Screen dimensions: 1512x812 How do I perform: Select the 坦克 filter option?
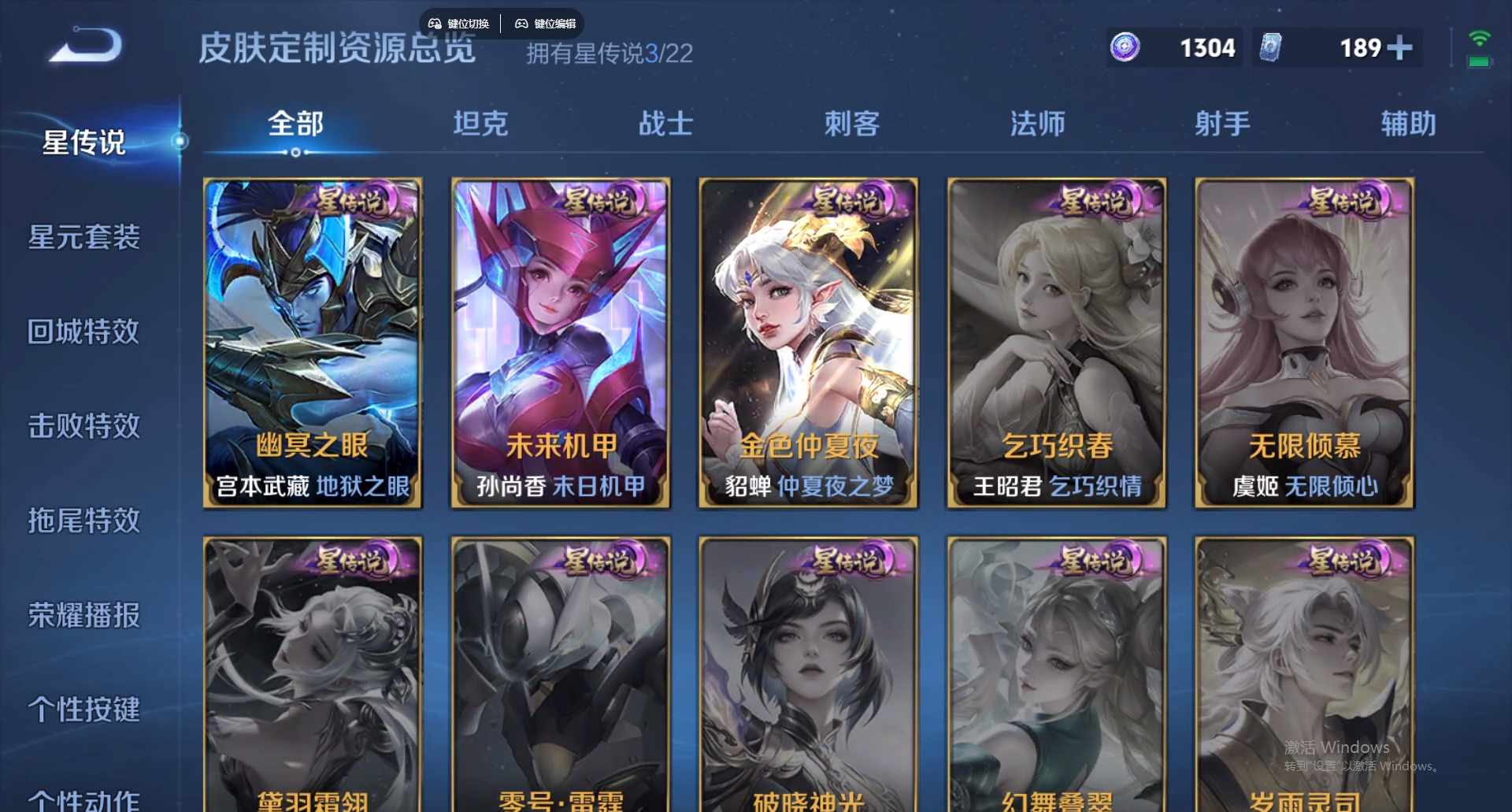coord(481,123)
